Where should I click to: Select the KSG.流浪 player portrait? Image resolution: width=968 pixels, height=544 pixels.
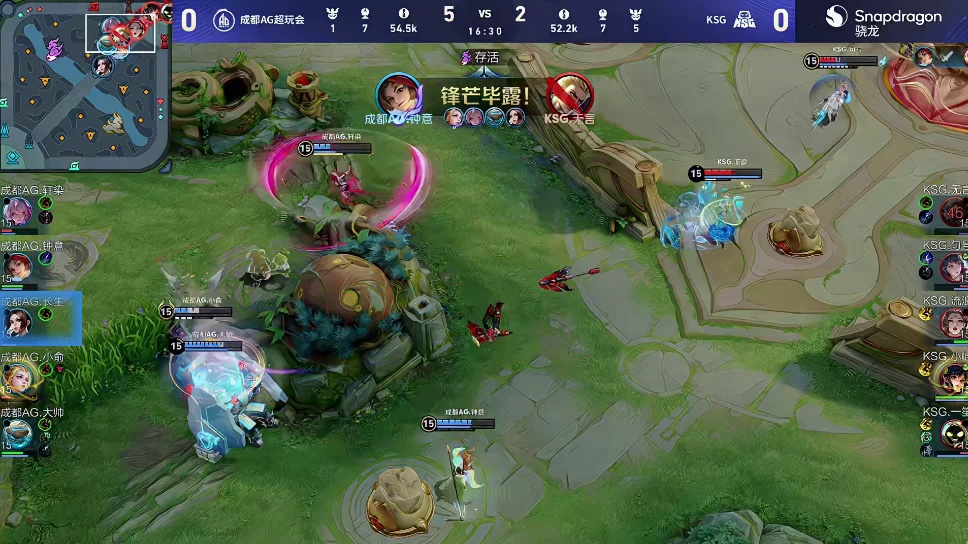coord(951,321)
